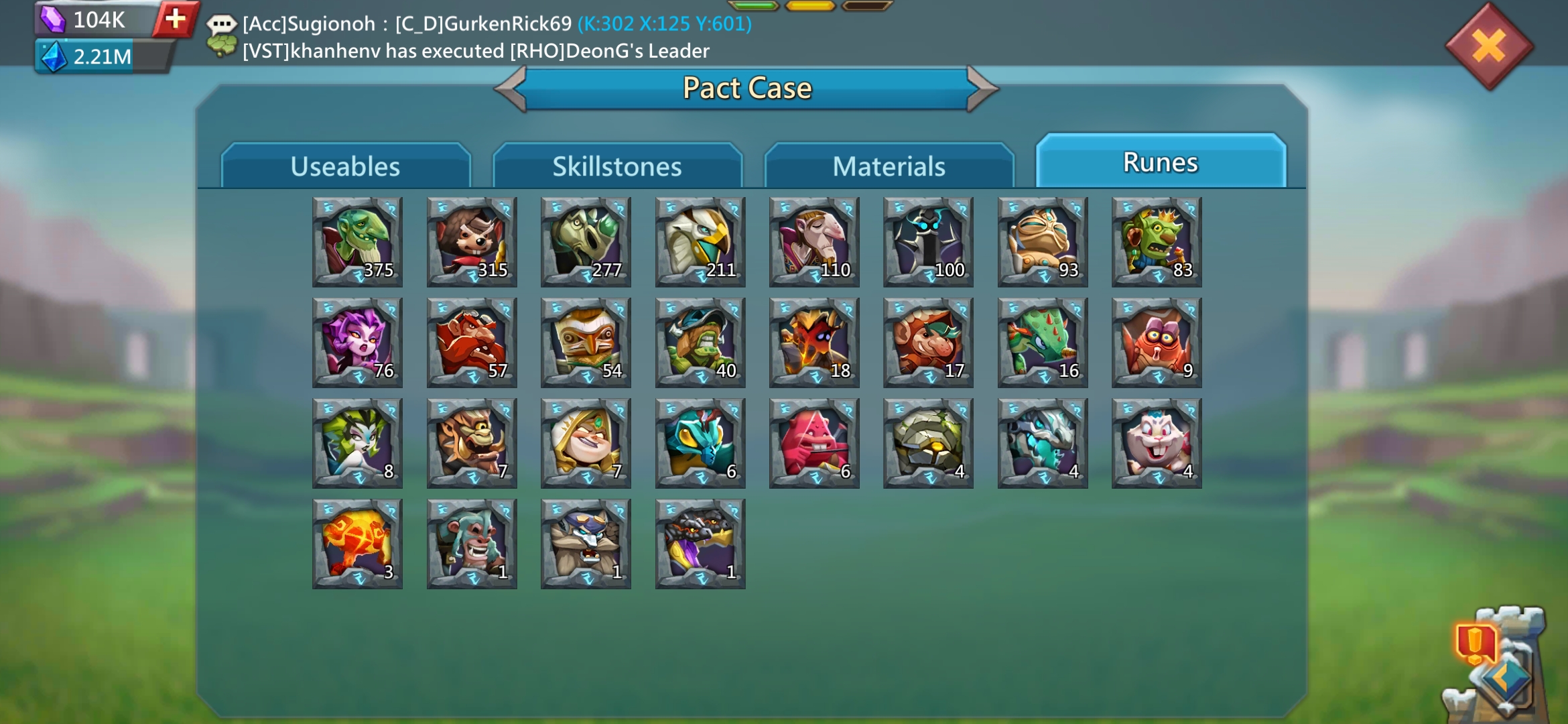Show the Materials tab

889,166
